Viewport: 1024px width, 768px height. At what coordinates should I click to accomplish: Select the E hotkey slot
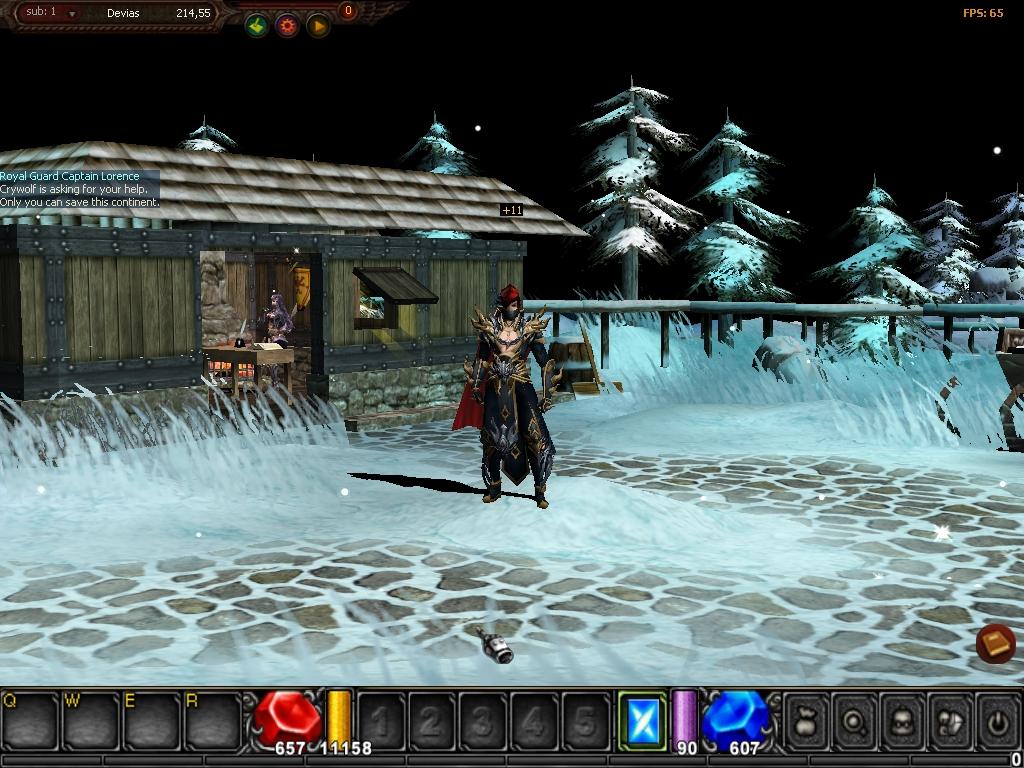[150, 719]
